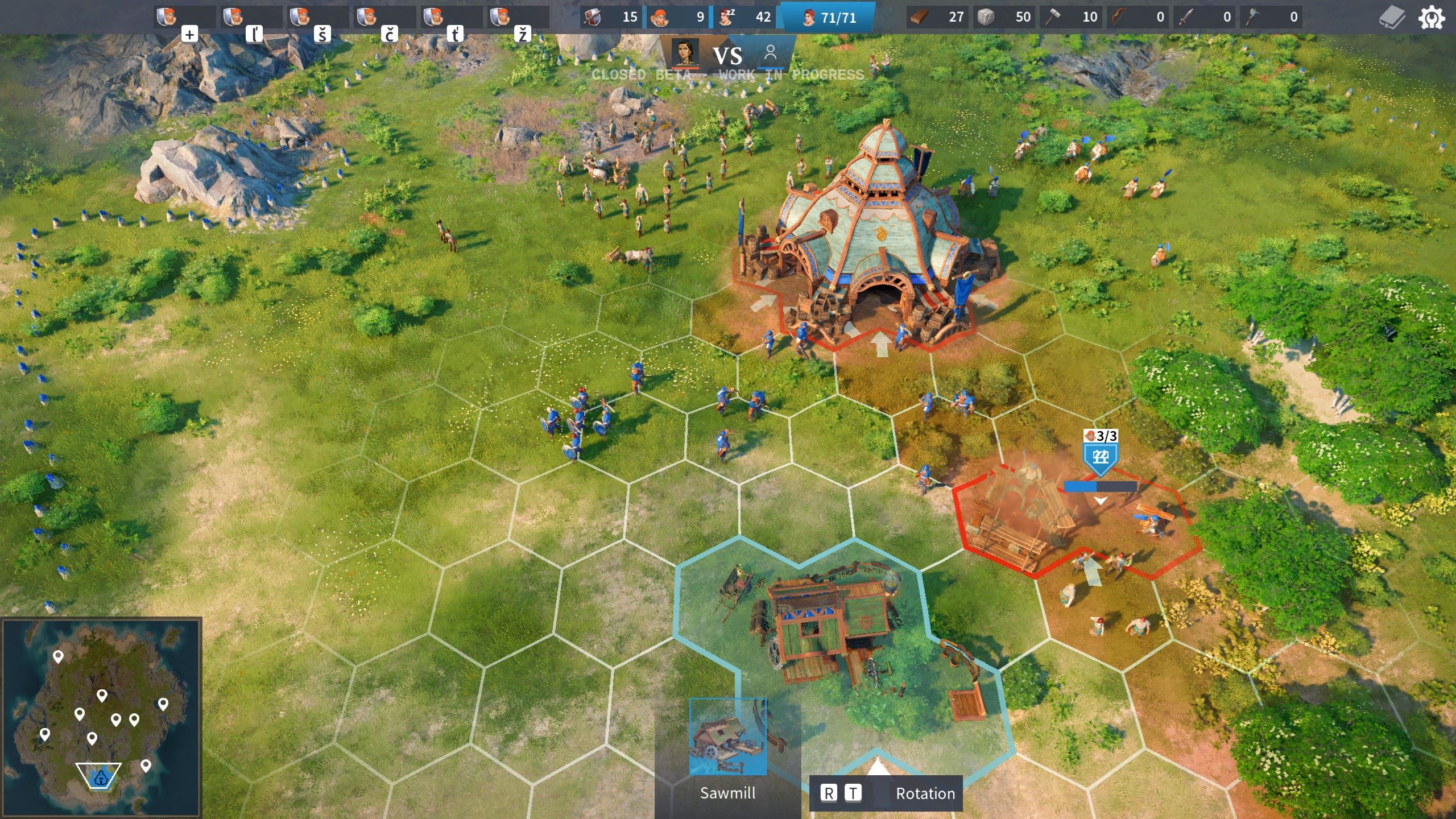This screenshot has width=1456, height=819.
Task: Open the grey book encyclopedia icon
Action: tap(1392, 18)
